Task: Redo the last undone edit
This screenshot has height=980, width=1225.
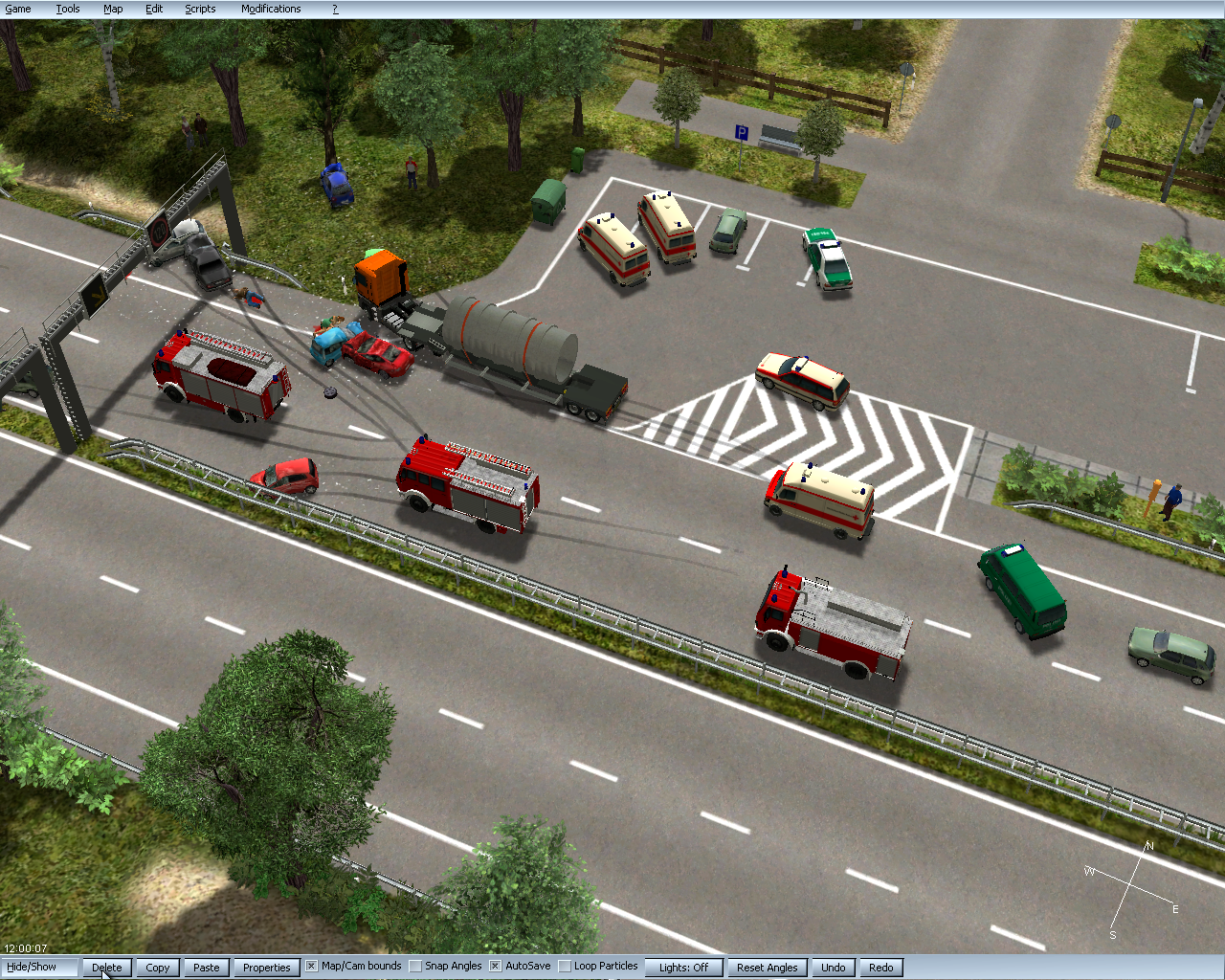Action: click(881, 968)
